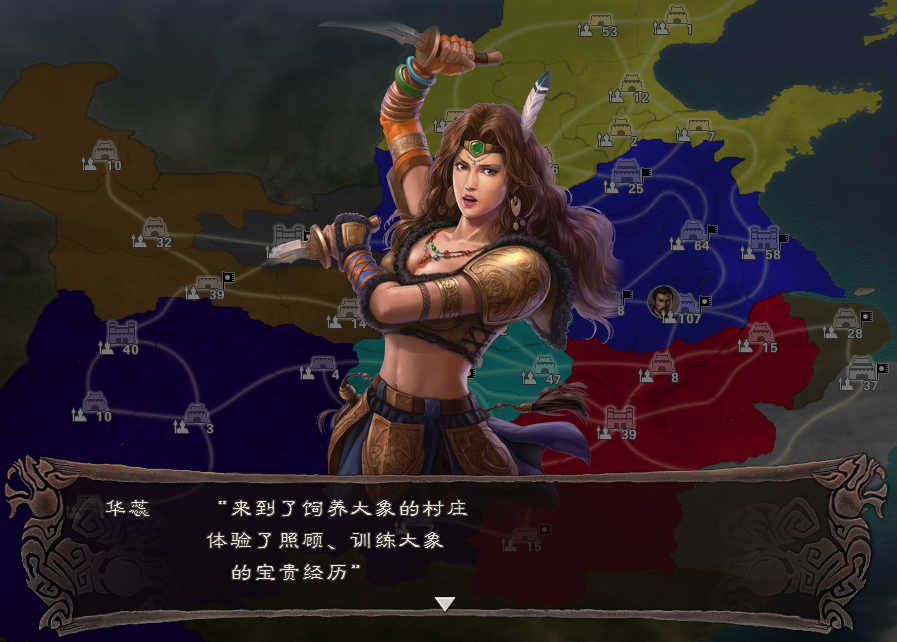
Task: Advance the dialogue with the white arrow
Action: click(445, 604)
